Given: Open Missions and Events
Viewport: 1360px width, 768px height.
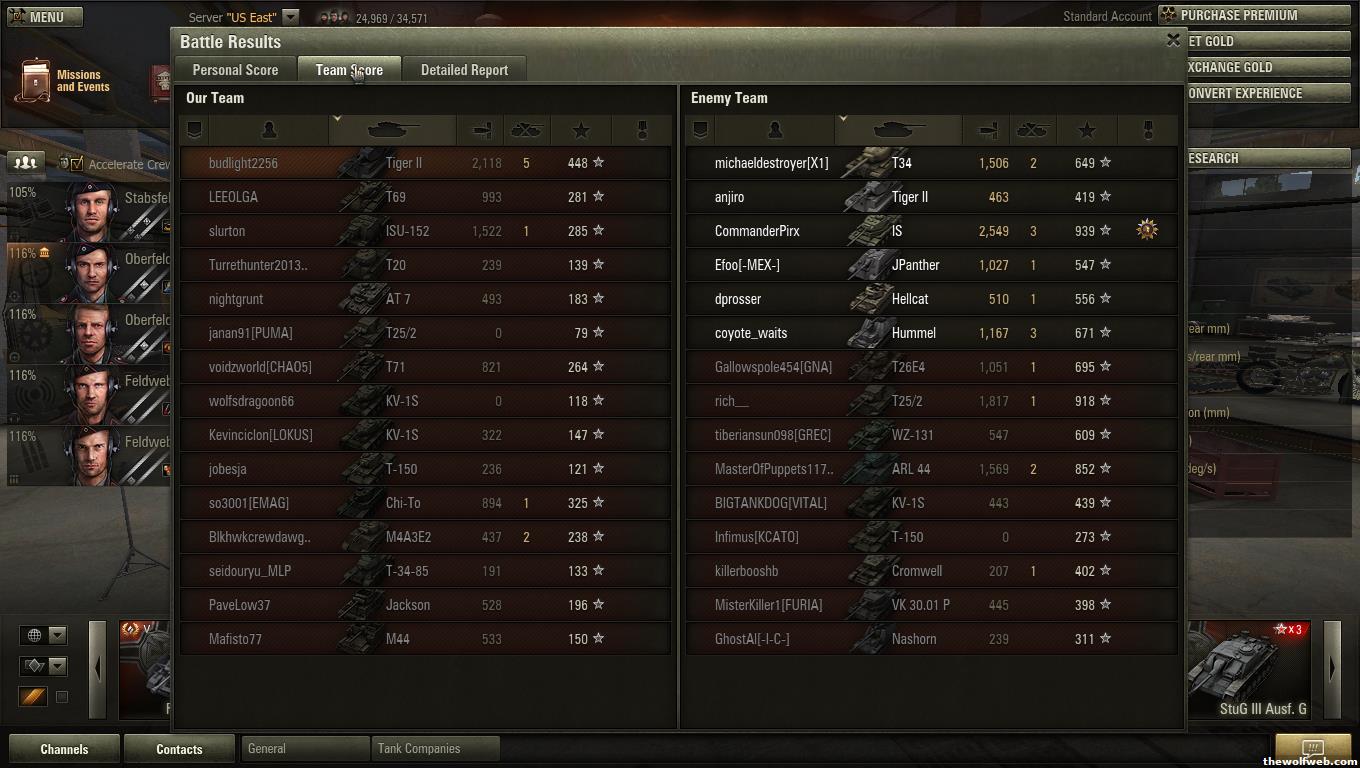Looking at the screenshot, I should click(x=62, y=81).
